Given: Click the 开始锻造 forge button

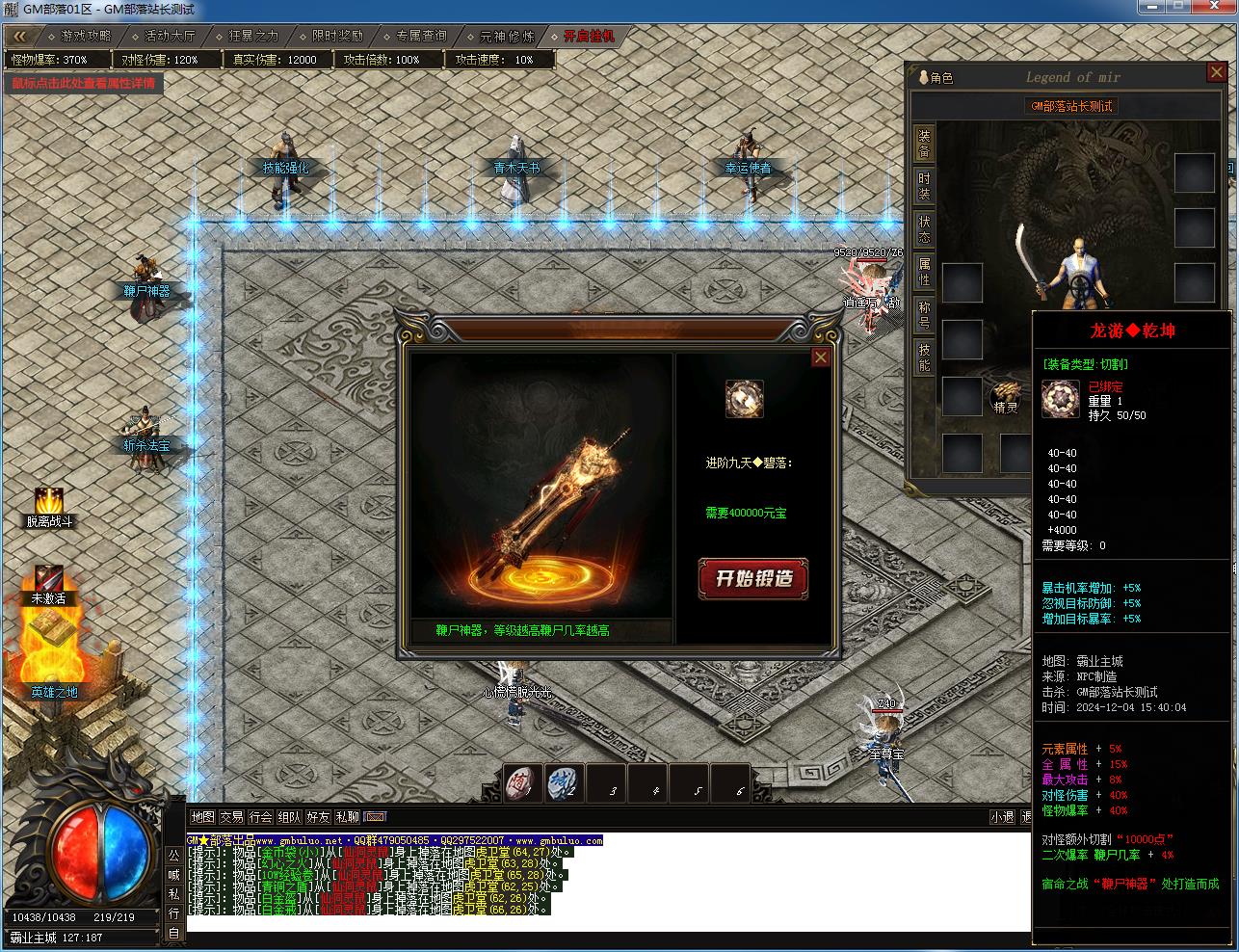Looking at the screenshot, I should 752,578.
